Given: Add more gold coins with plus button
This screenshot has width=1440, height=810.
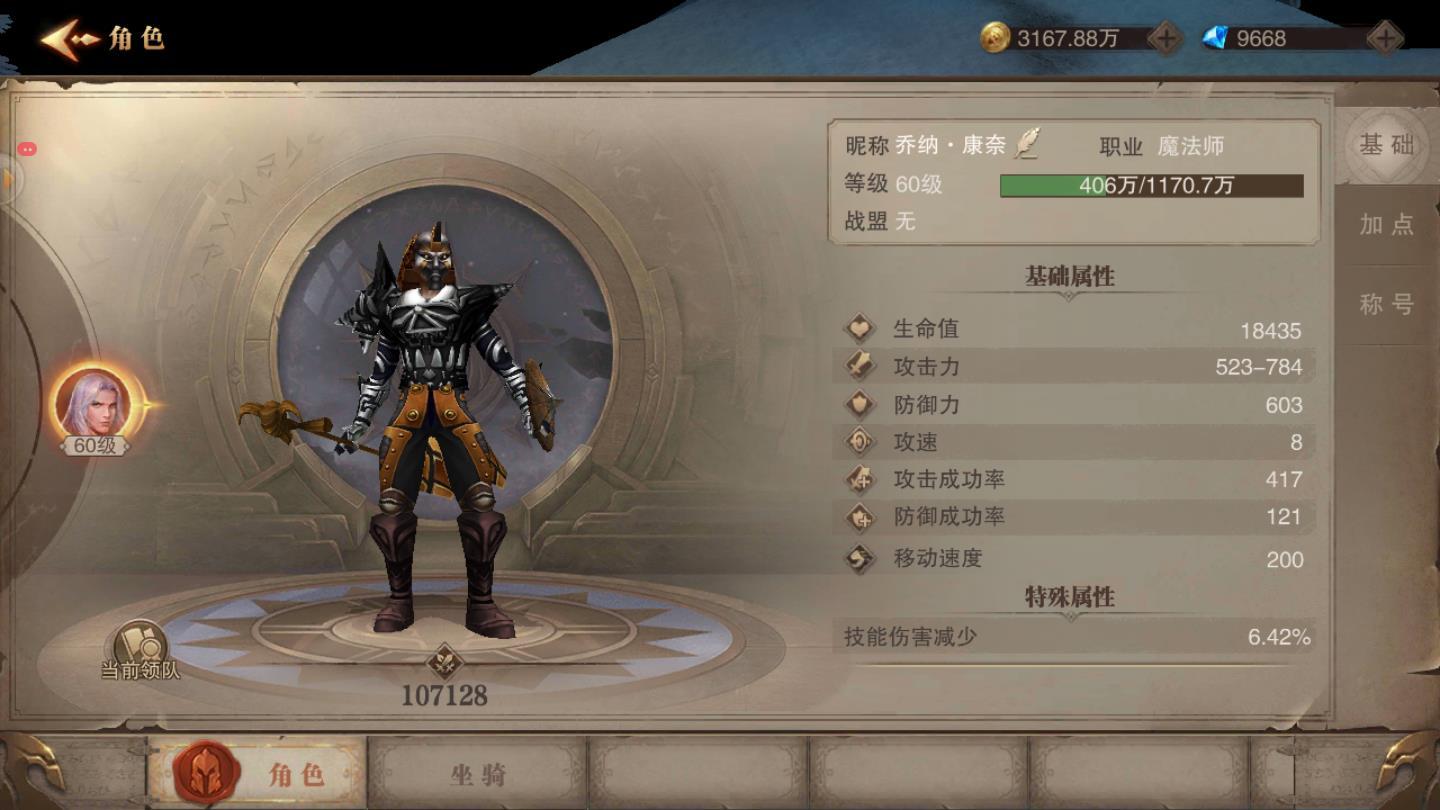Looking at the screenshot, I should [x=1166, y=39].
